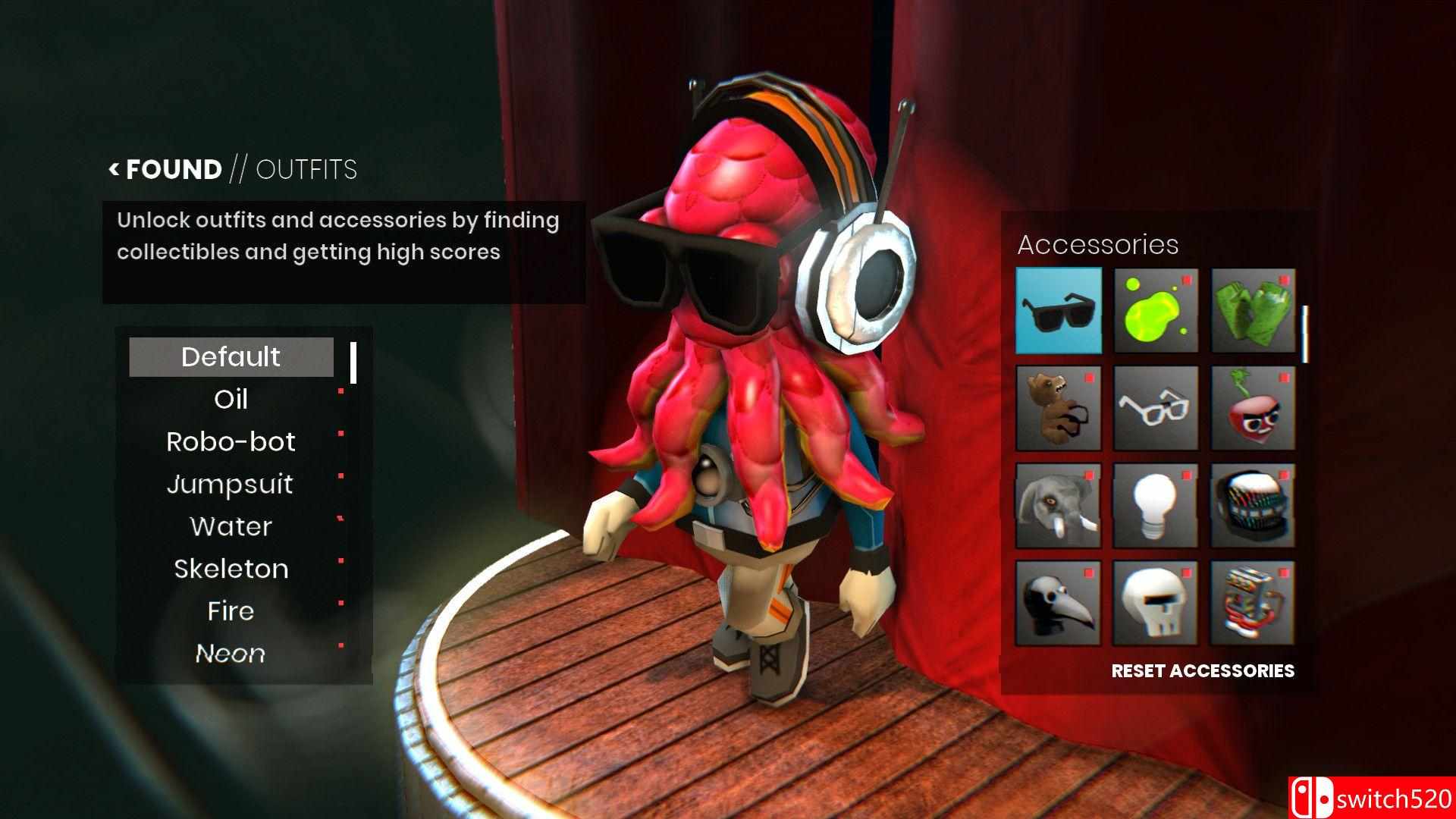Image resolution: width=1456 pixels, height=819 pixels.
Task: Choose the Oil outfit
Action: [231, 400]
